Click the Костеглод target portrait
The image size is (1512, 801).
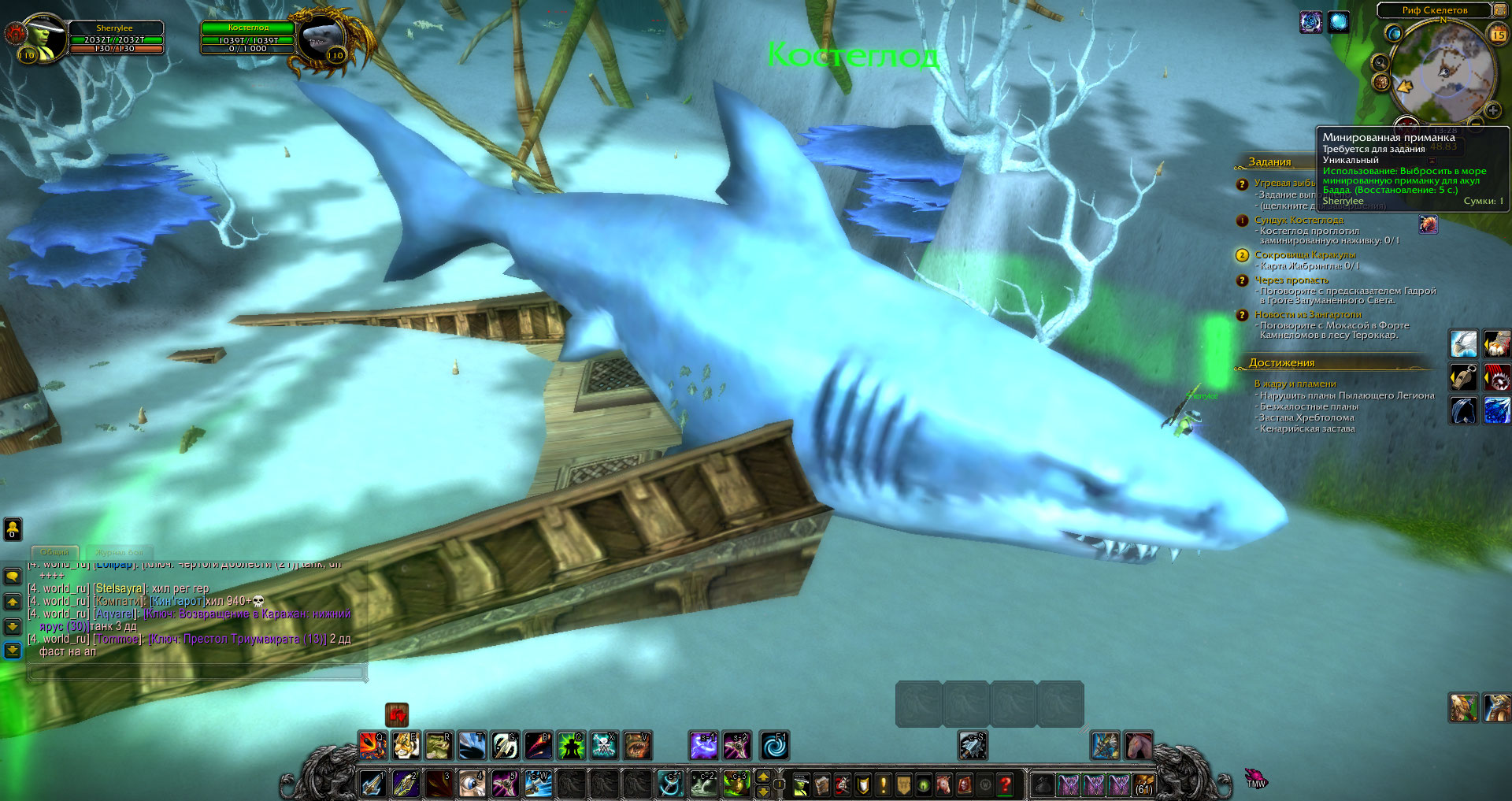321,39
